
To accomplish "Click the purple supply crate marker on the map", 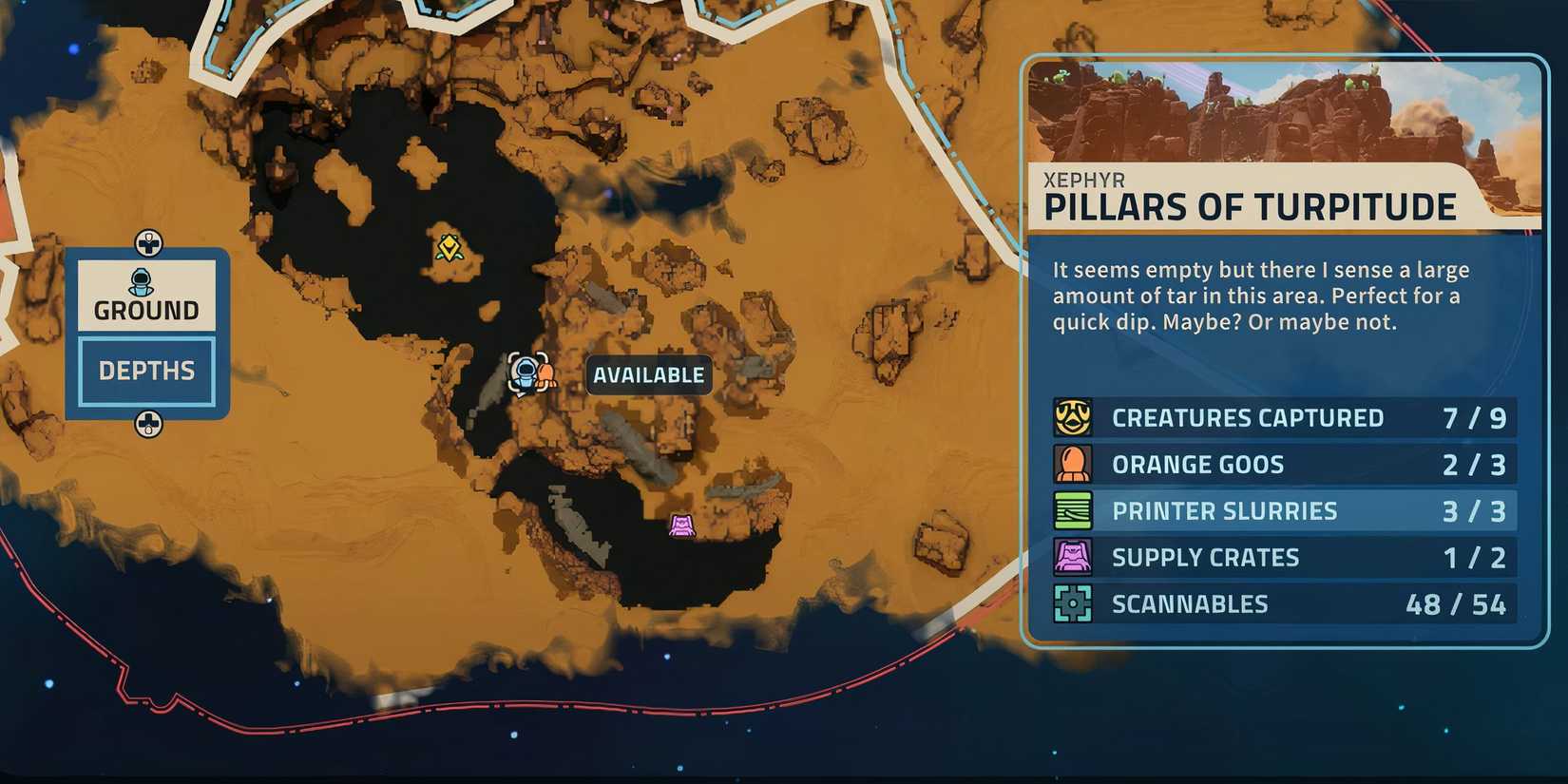I will [x=683, y=525].
